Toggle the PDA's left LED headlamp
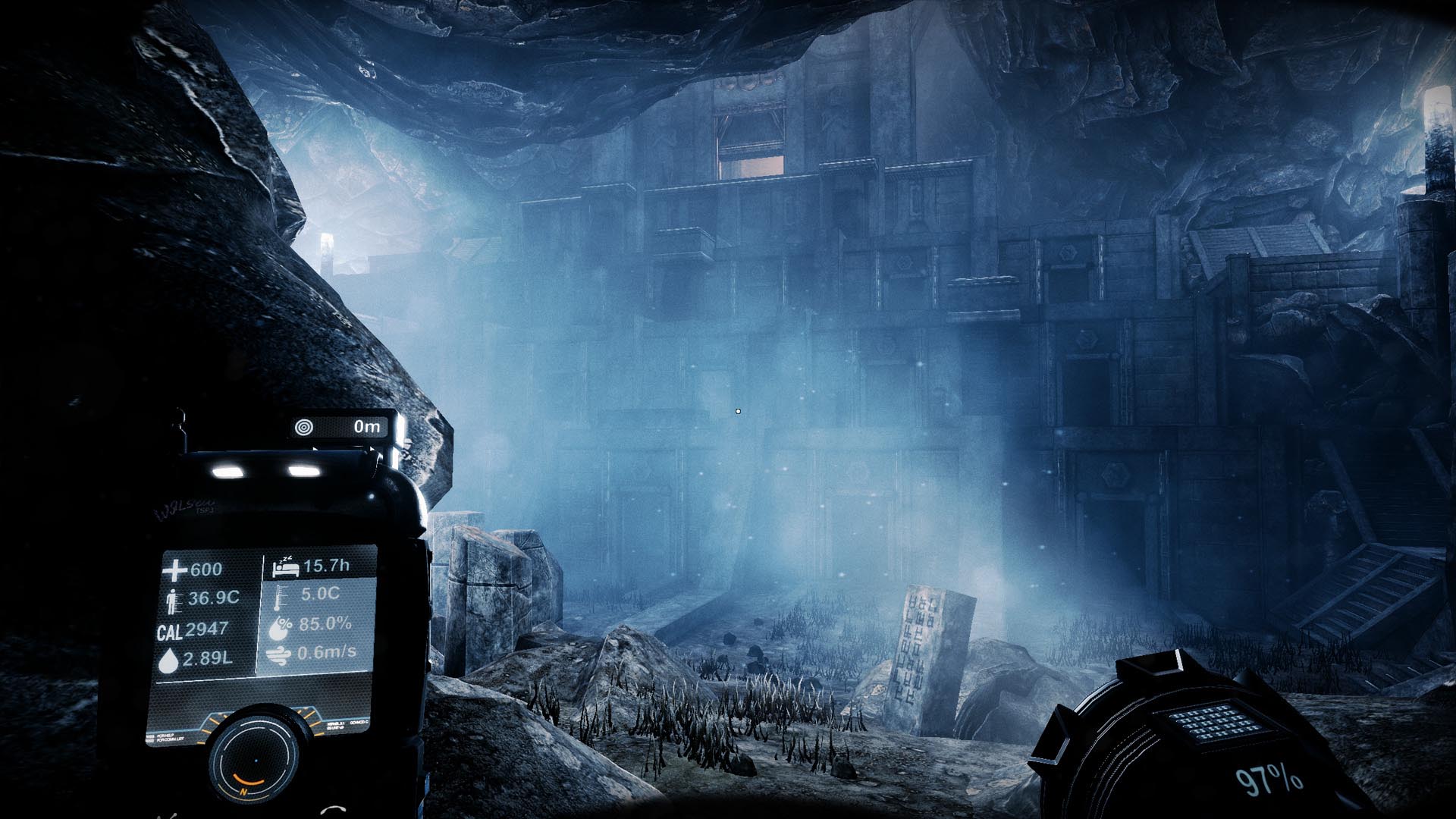Image resolution: width=1456 pixels, height=819 pixels. (x=227, y=470)
